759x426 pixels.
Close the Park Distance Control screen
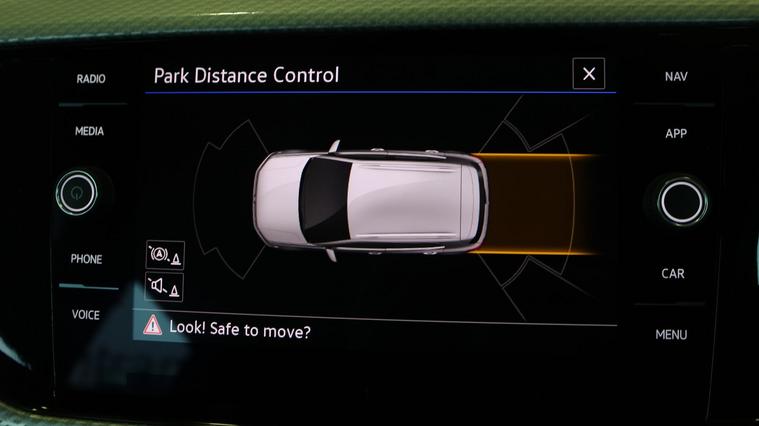coord(588,74)
